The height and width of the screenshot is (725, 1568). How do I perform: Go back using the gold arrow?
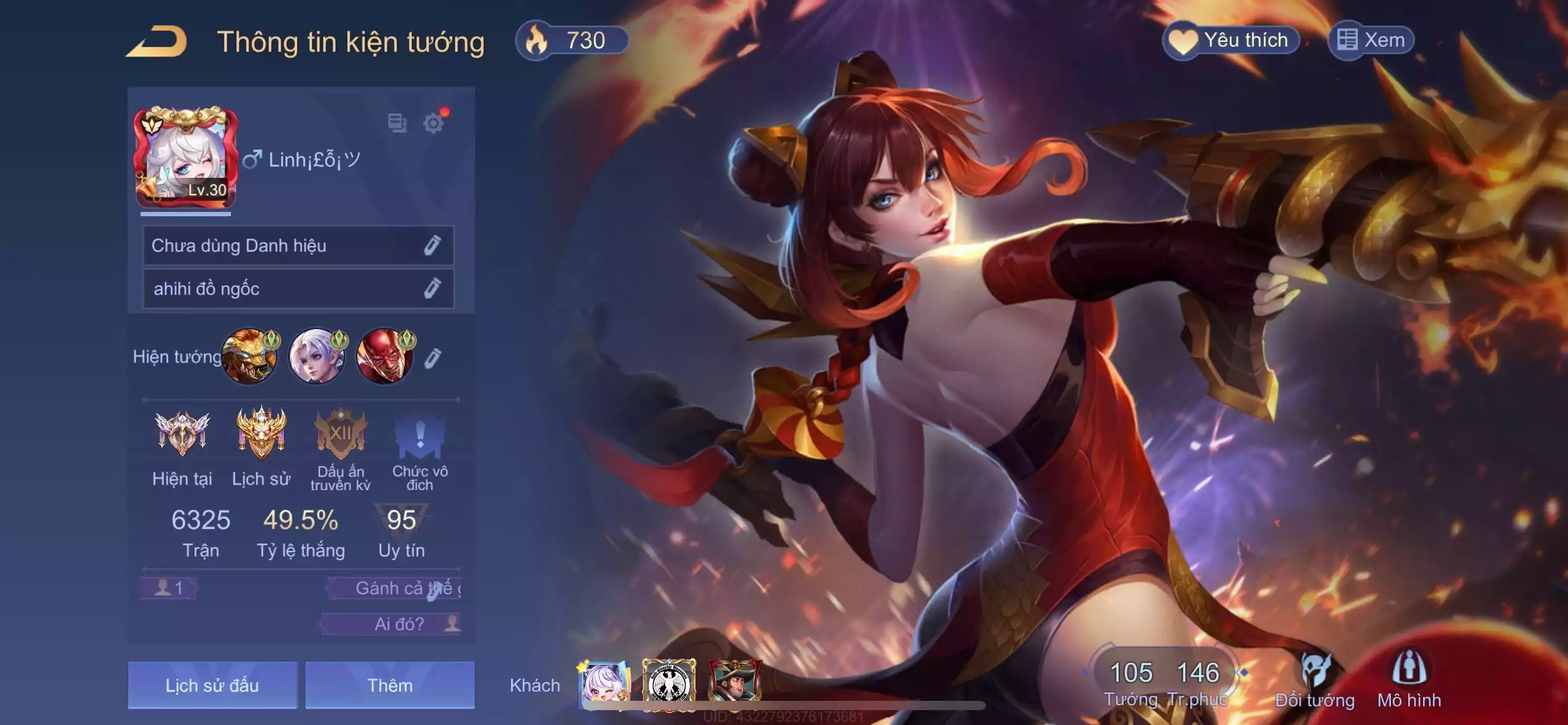pos(157,42)
